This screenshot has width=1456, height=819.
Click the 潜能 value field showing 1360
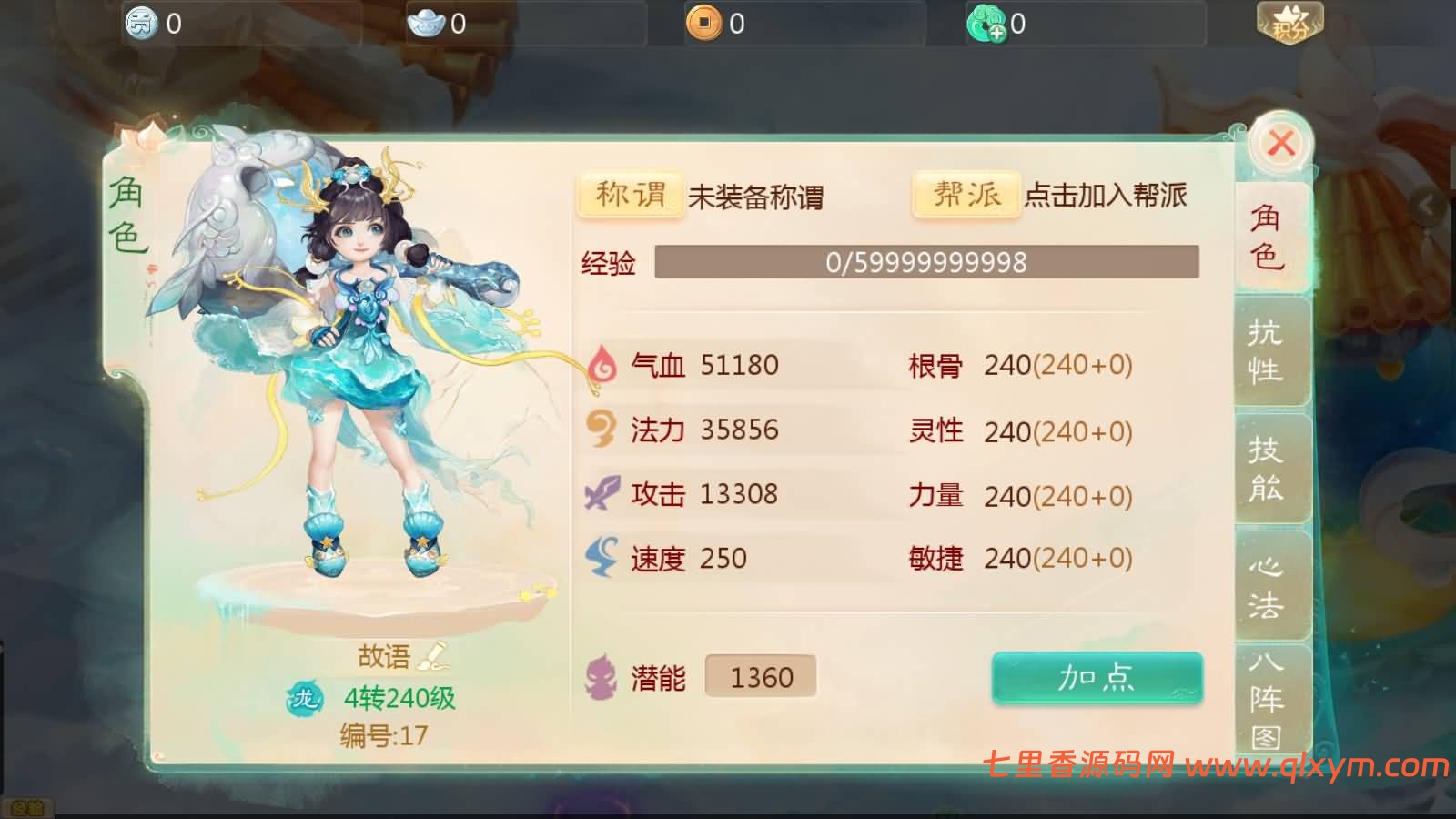coord(762,675)
